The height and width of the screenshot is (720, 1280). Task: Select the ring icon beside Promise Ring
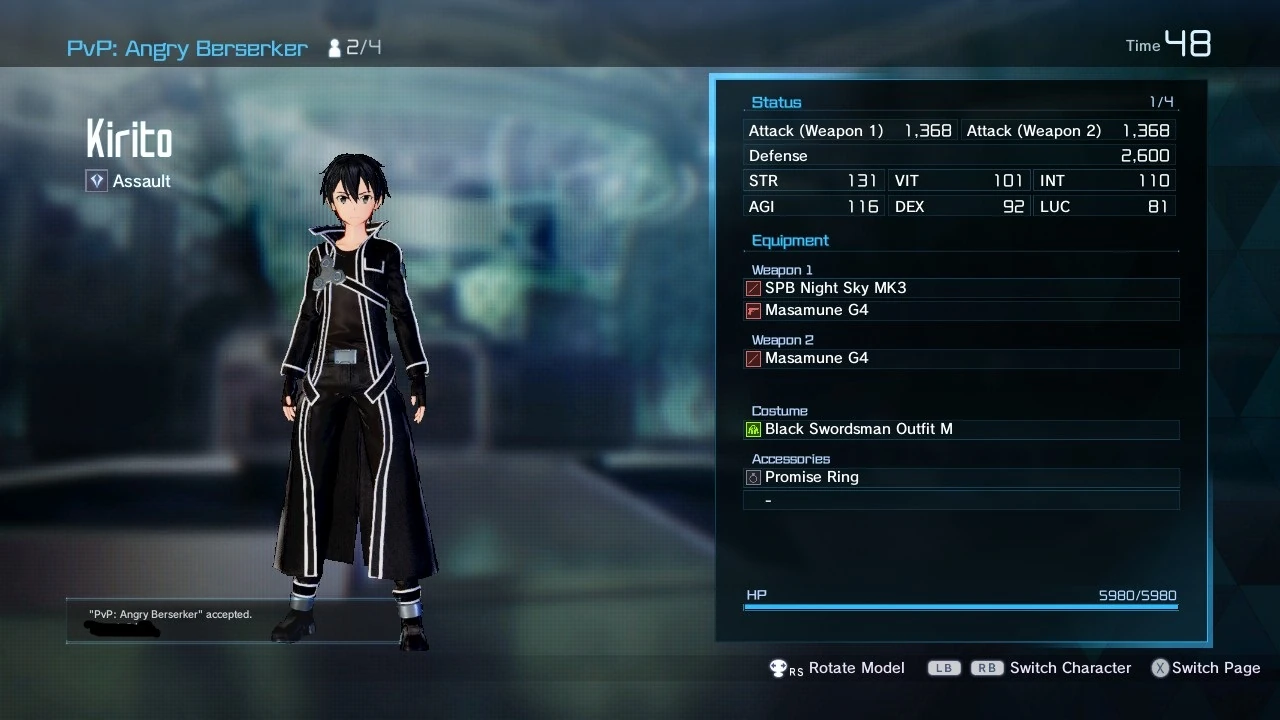[x=752, y=477]
